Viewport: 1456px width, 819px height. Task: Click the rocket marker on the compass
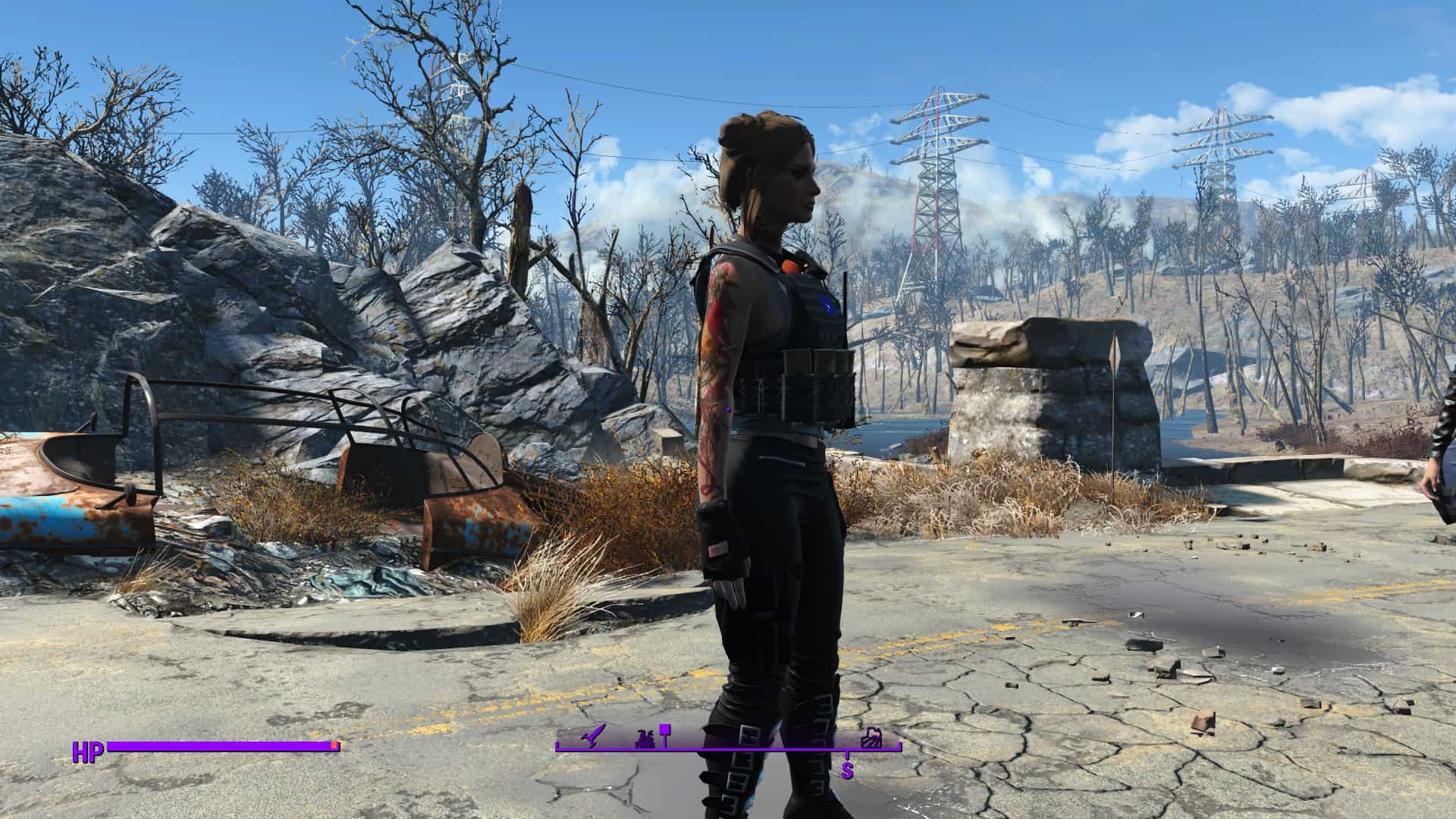point(591,736)
